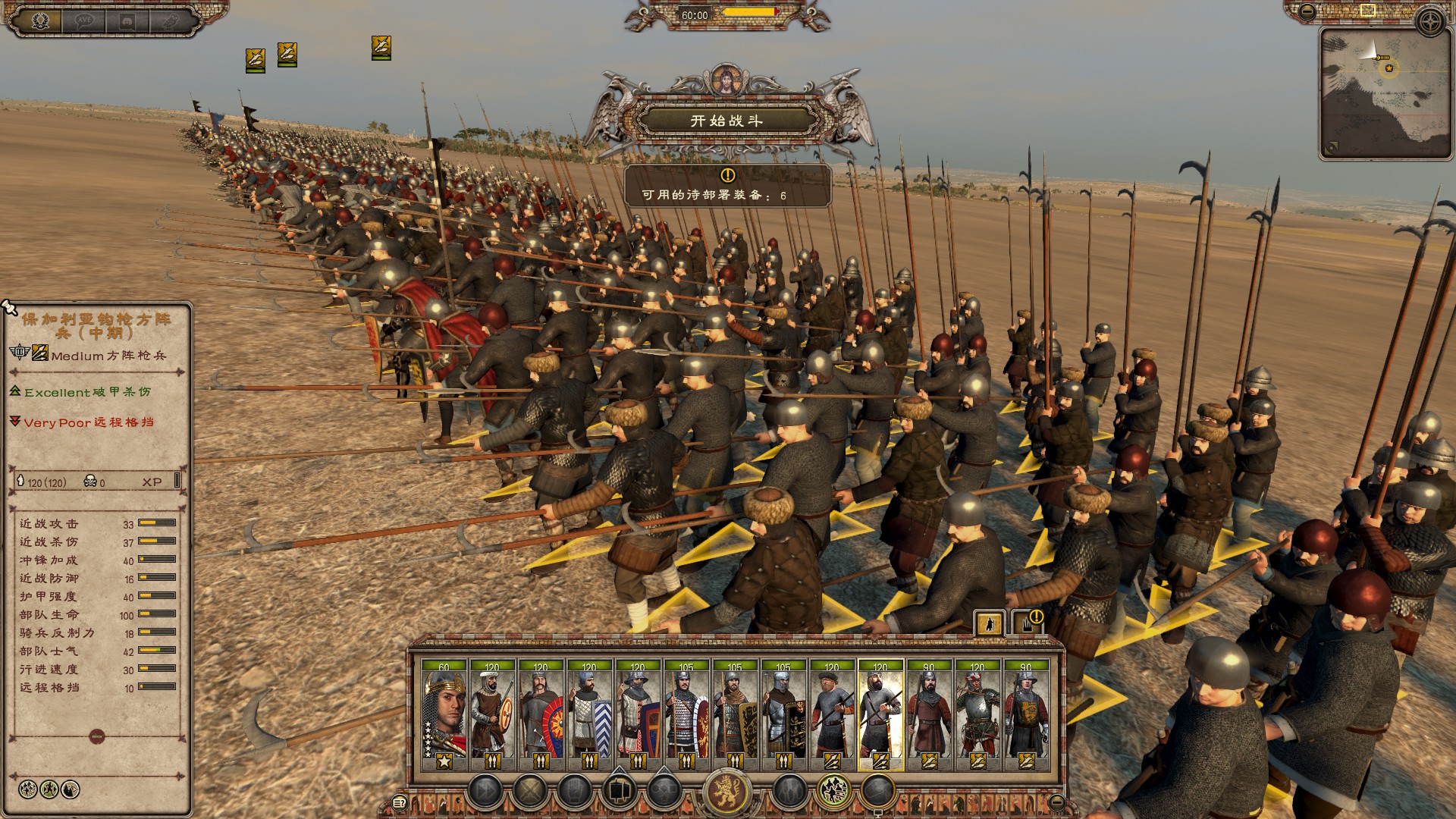Click the battlefield minimap
Screen dimensions: 1456x819
coord(1385,93)
